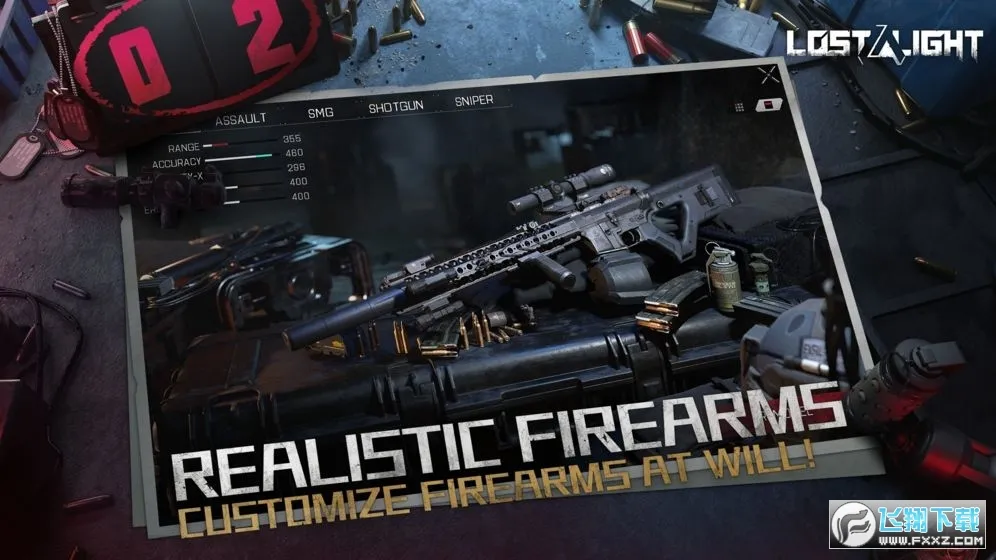The height and width of the screenshot is (560, 996).
Task: Close the firearms panel with the X
Action: click(768, 74)
